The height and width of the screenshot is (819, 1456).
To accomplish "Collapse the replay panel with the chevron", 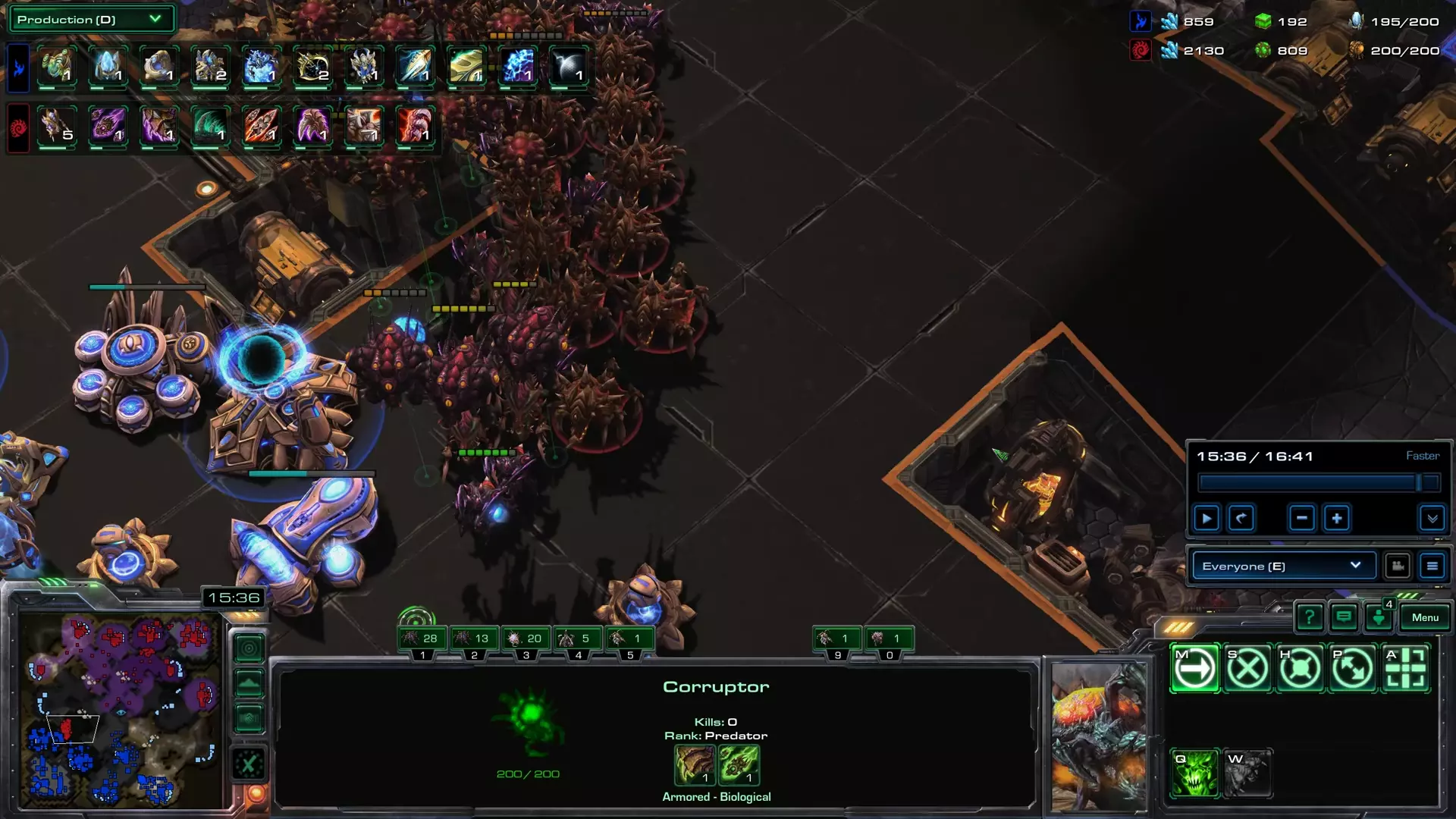I will (1432, 519).
